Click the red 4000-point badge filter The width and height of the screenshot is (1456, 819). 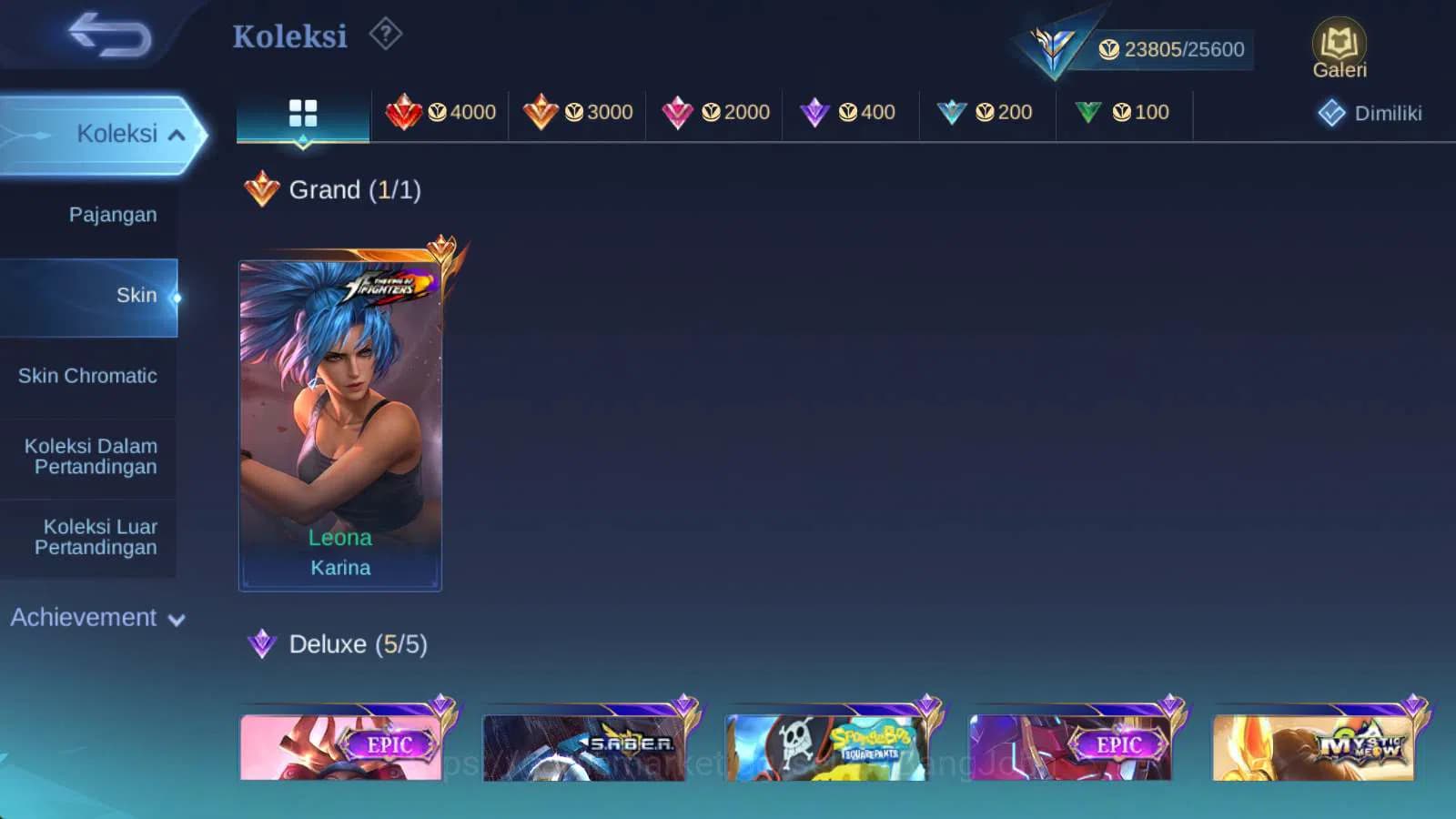pyautogui.click(x=440, y=113)
